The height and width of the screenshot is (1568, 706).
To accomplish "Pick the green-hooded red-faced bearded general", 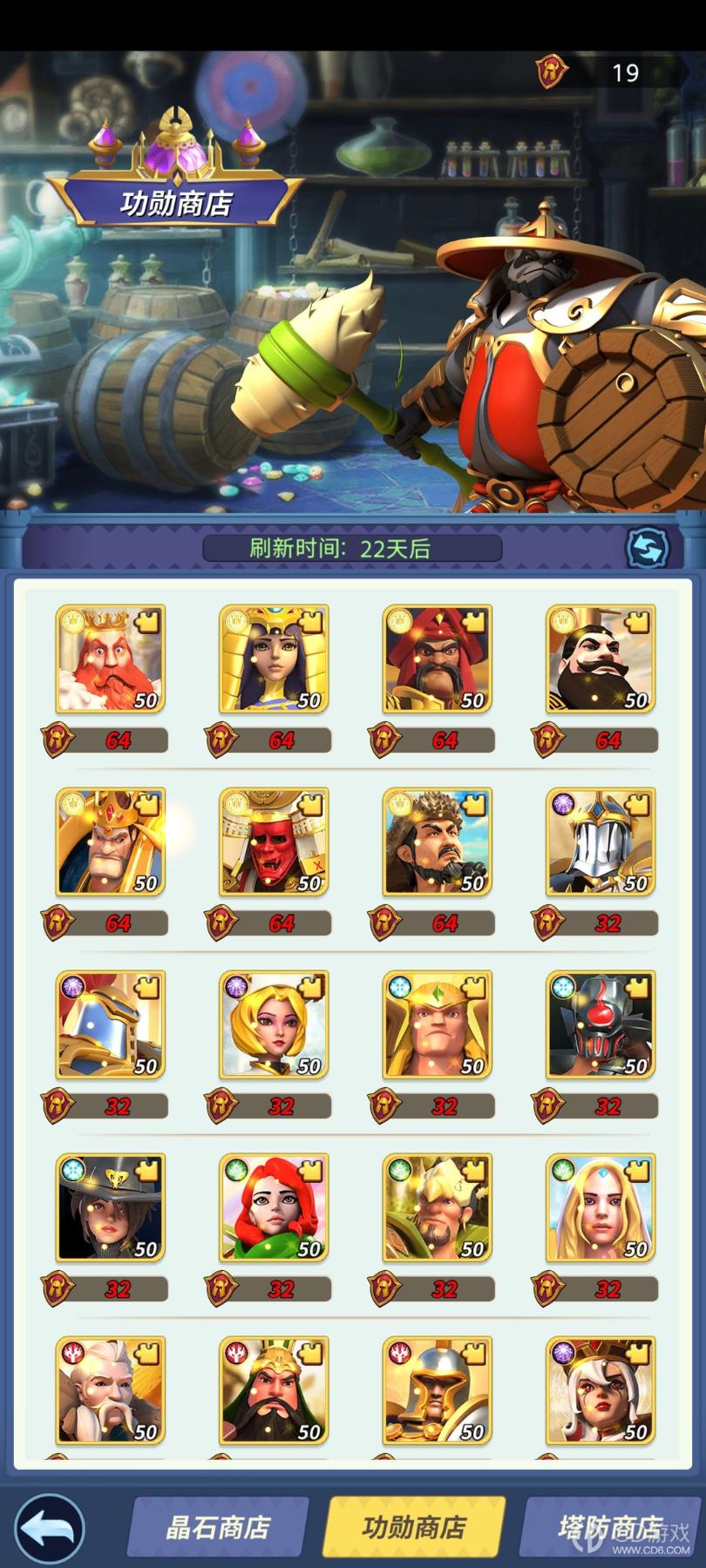I will coord(274,1390).
